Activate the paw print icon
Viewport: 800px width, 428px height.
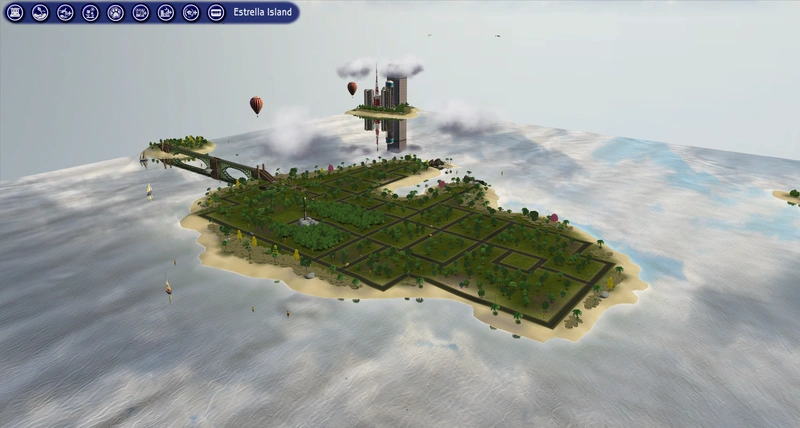click(x=115, y=13)
